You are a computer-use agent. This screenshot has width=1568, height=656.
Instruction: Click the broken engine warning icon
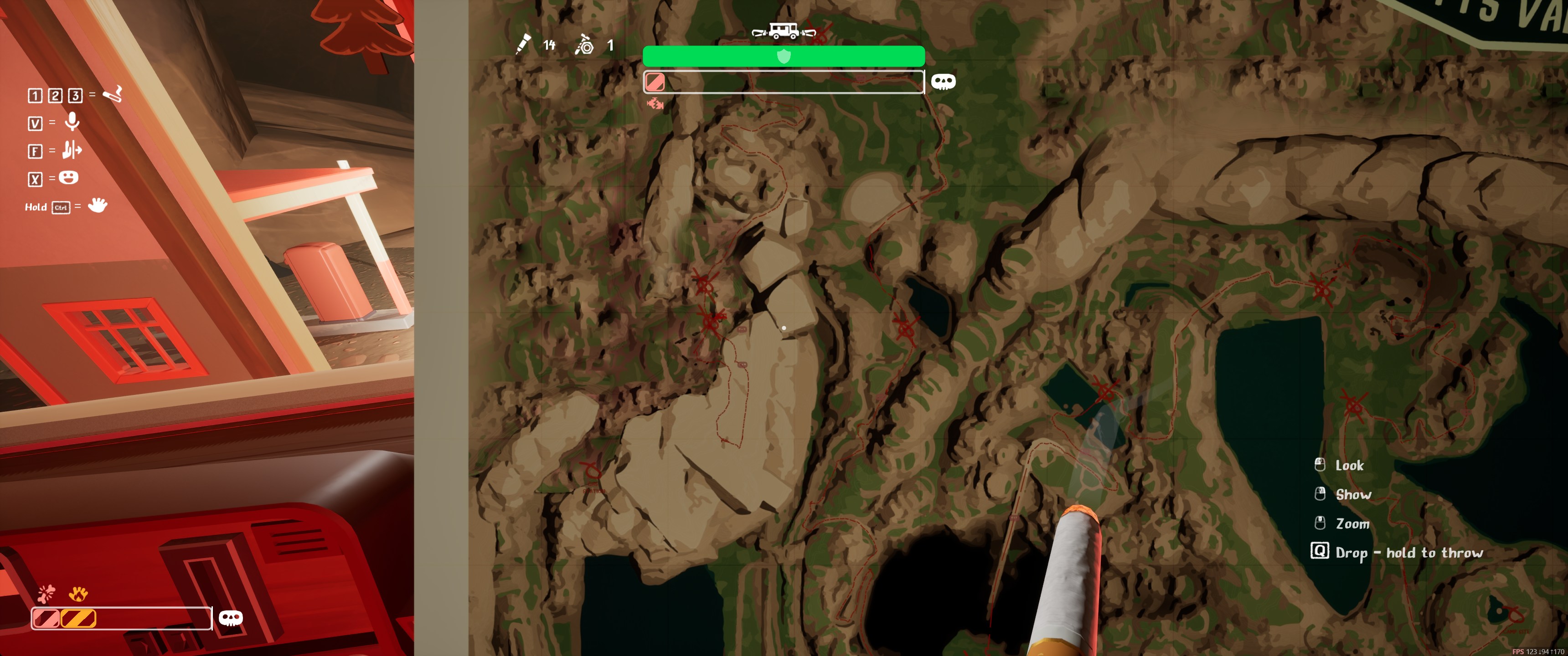tap(655, 104)
